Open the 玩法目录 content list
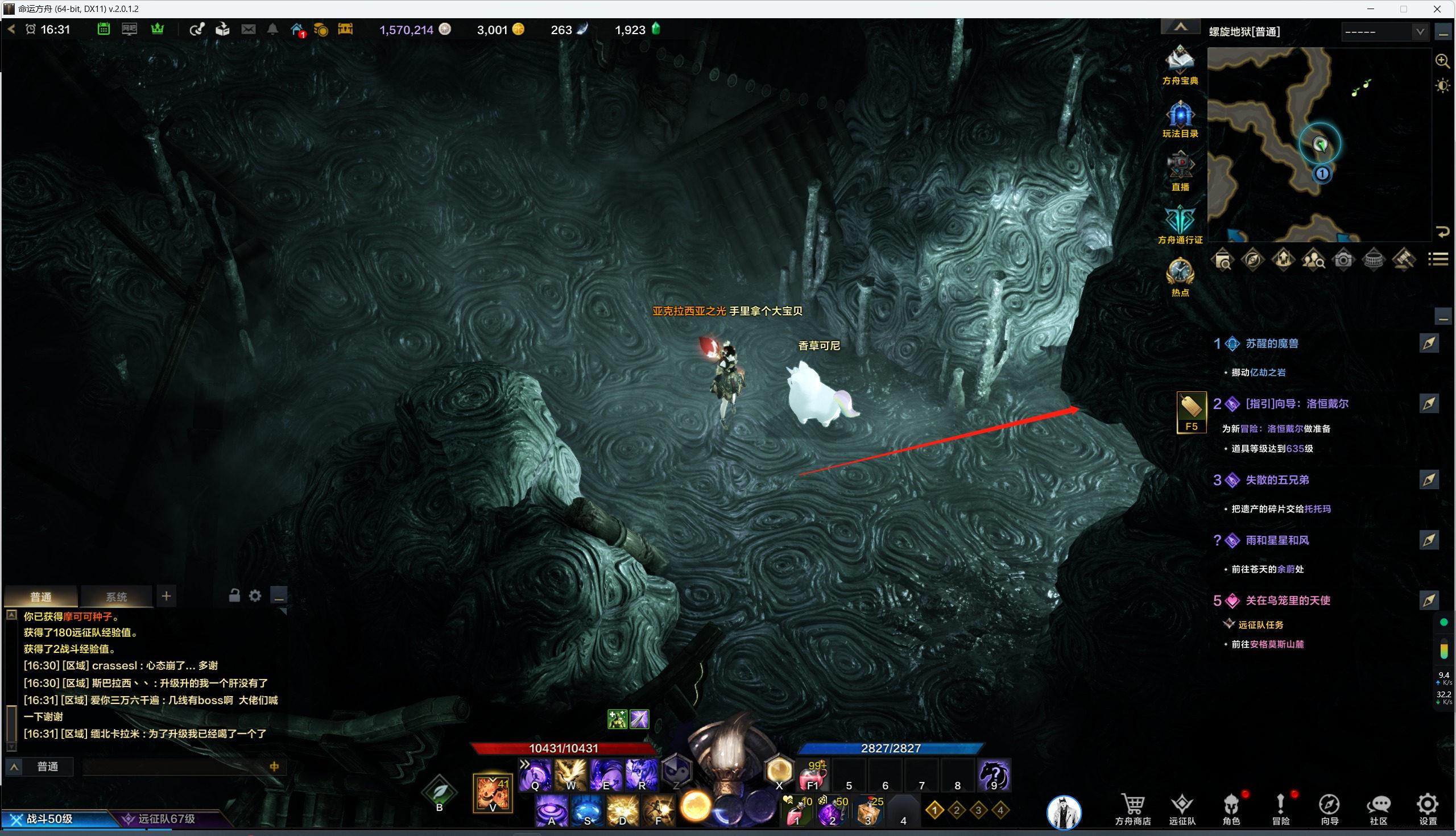 coord(1180,118)
